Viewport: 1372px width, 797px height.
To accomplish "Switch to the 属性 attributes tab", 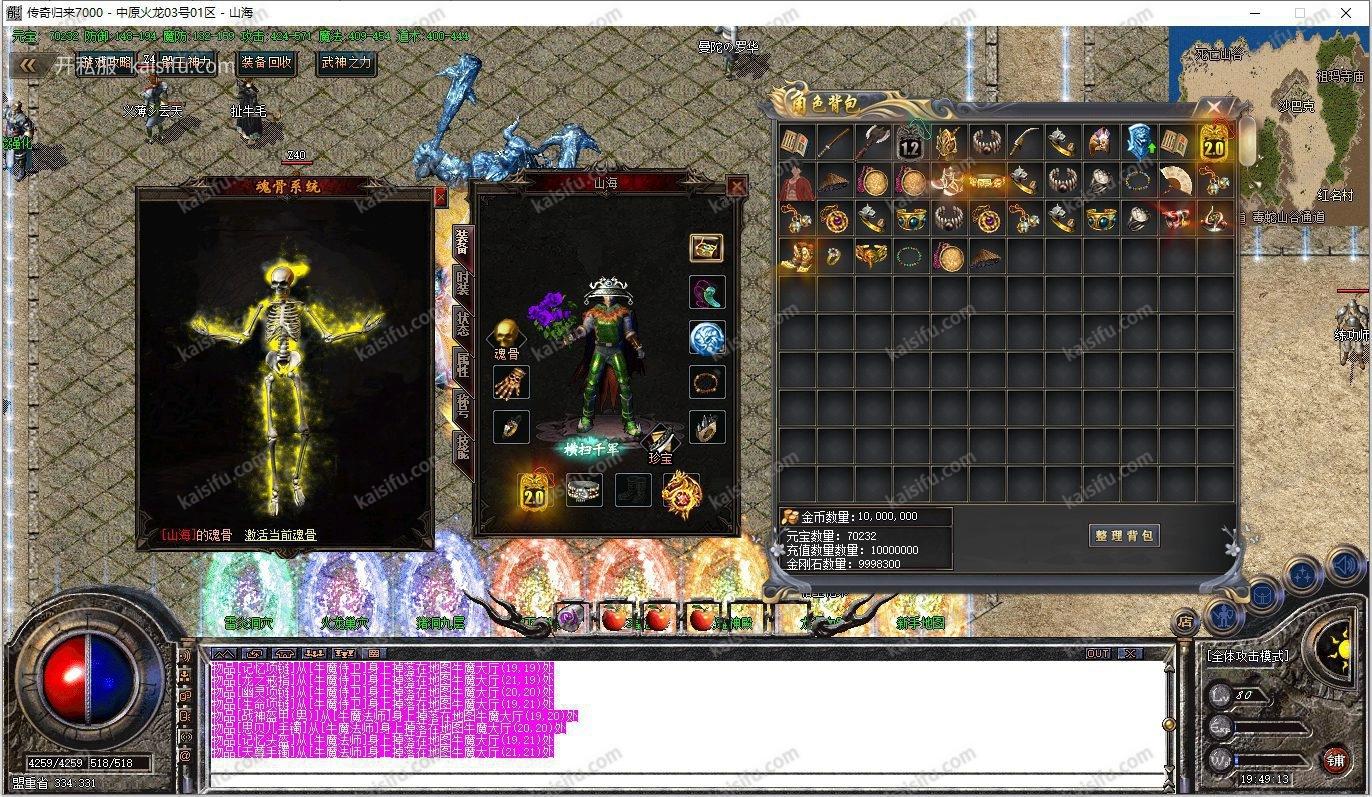I will click(x=462, y=365).
